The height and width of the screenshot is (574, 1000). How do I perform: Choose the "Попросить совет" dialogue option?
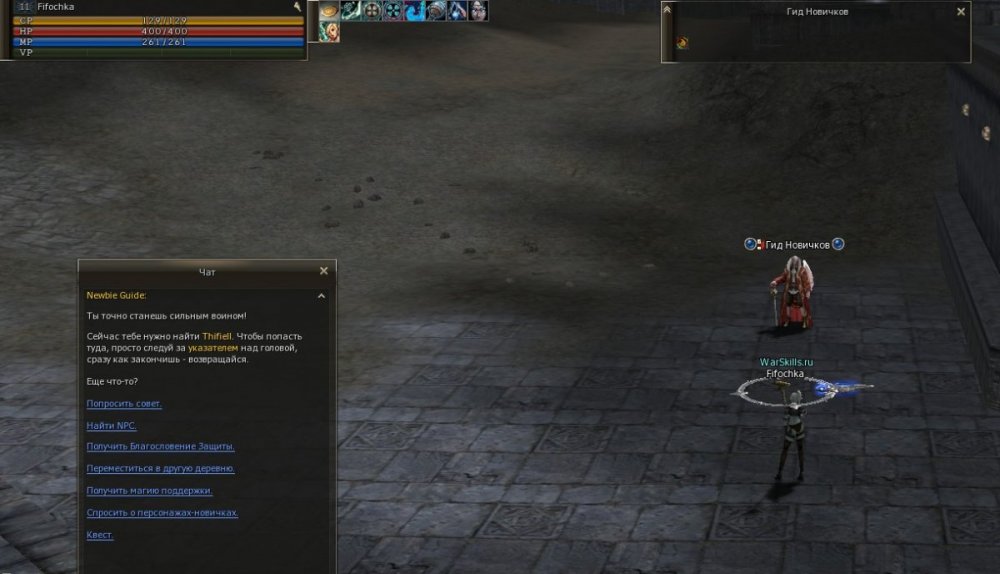[124, 404]
